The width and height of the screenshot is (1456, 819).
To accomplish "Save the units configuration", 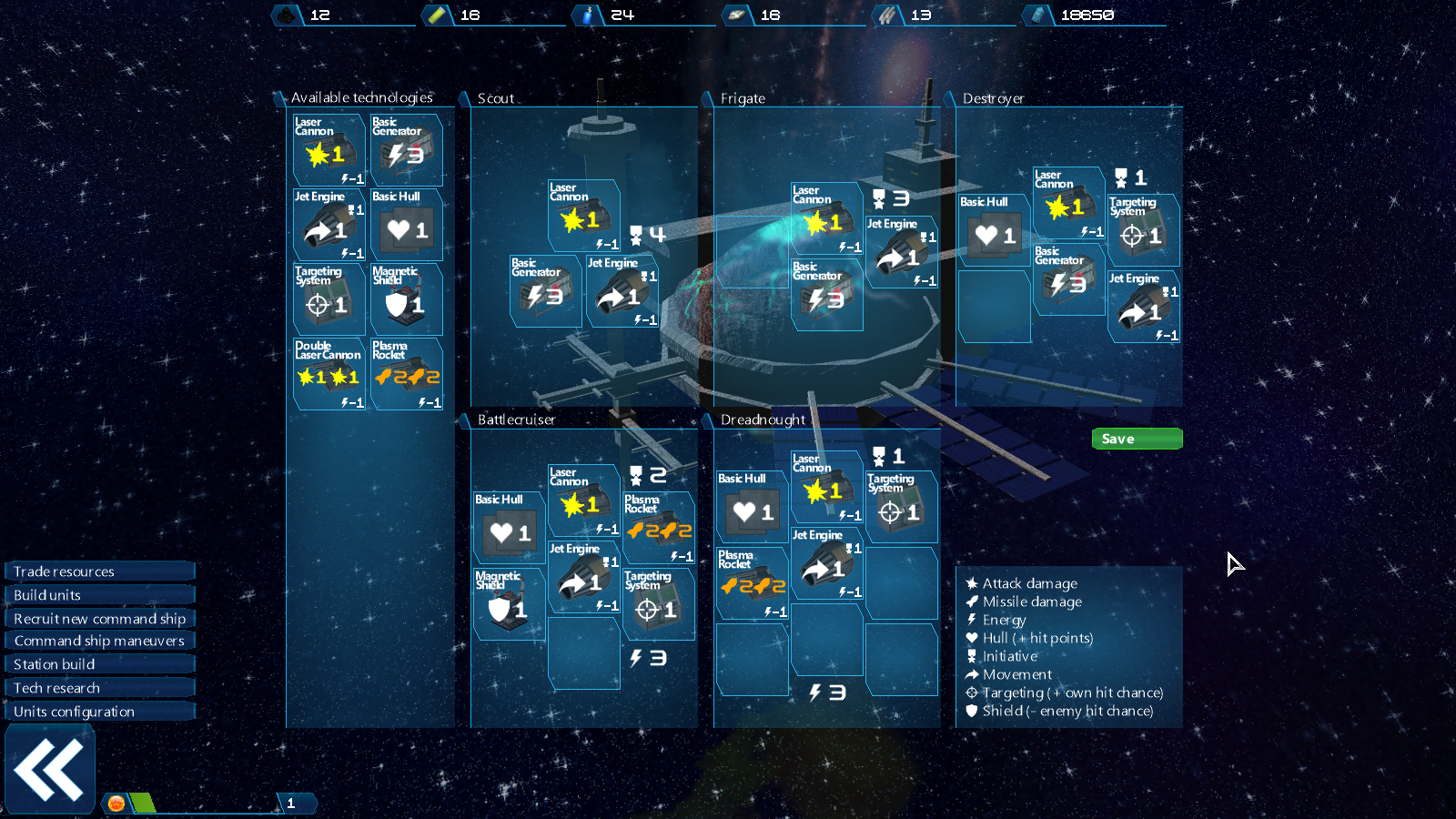I will pos(1137,439).
